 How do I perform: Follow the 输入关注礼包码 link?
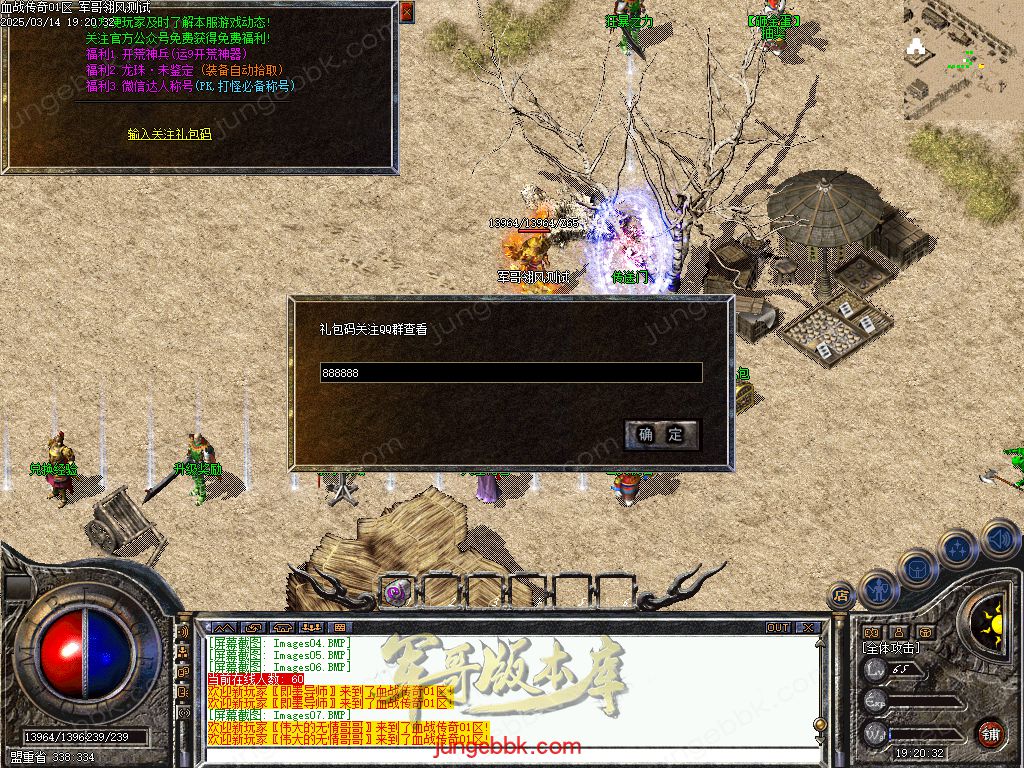169,133
